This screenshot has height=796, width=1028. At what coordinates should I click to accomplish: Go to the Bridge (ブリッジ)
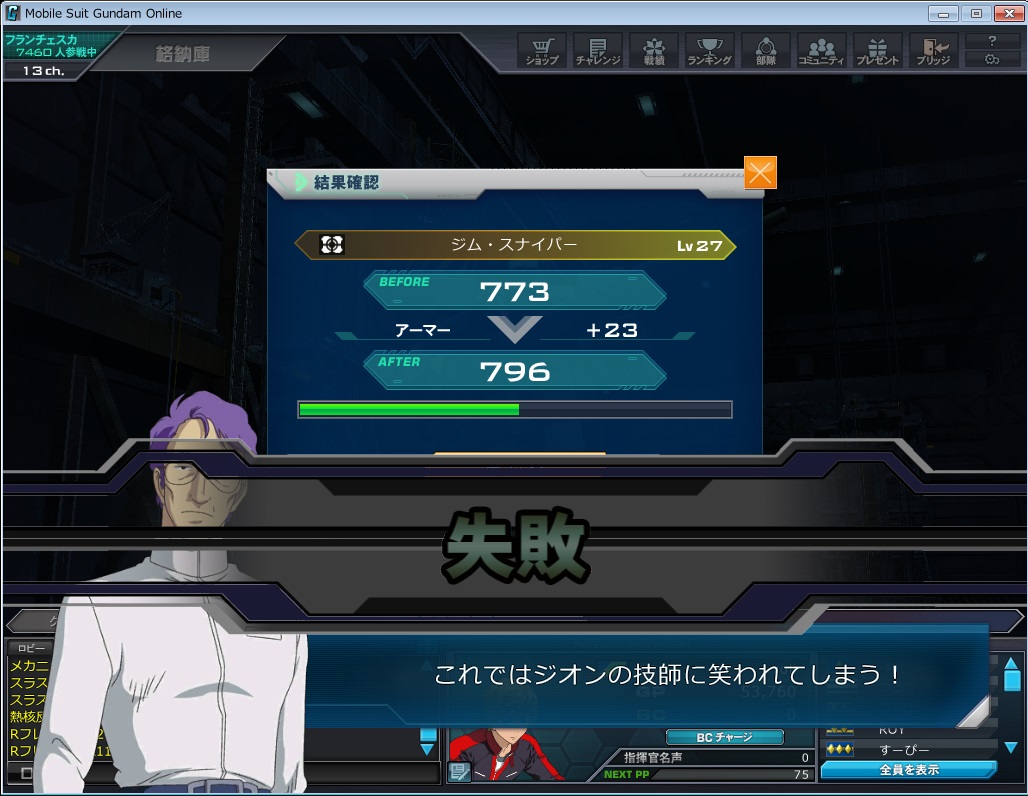pos(934,51)
